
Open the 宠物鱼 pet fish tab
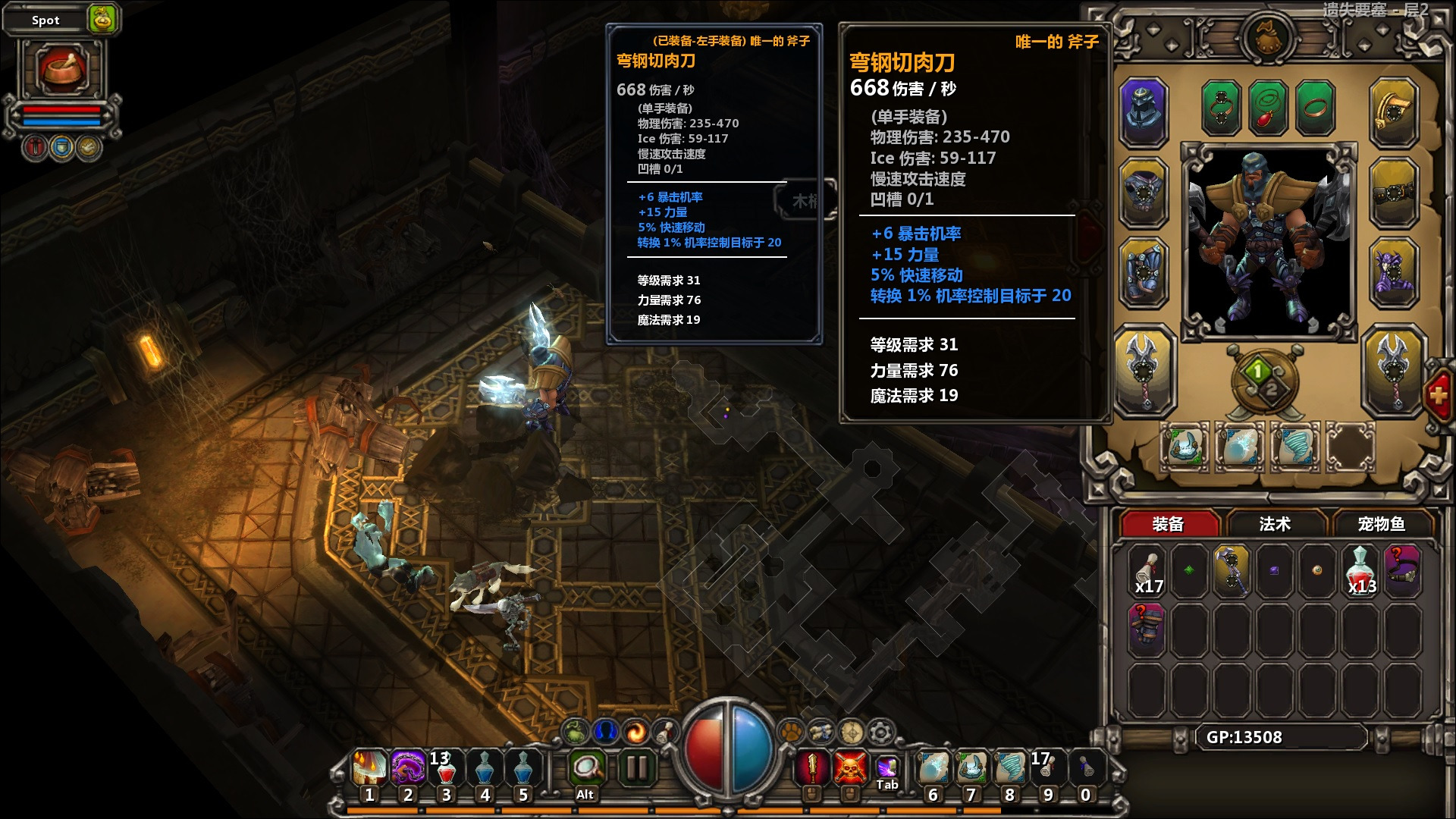[x=1381, y=524]
